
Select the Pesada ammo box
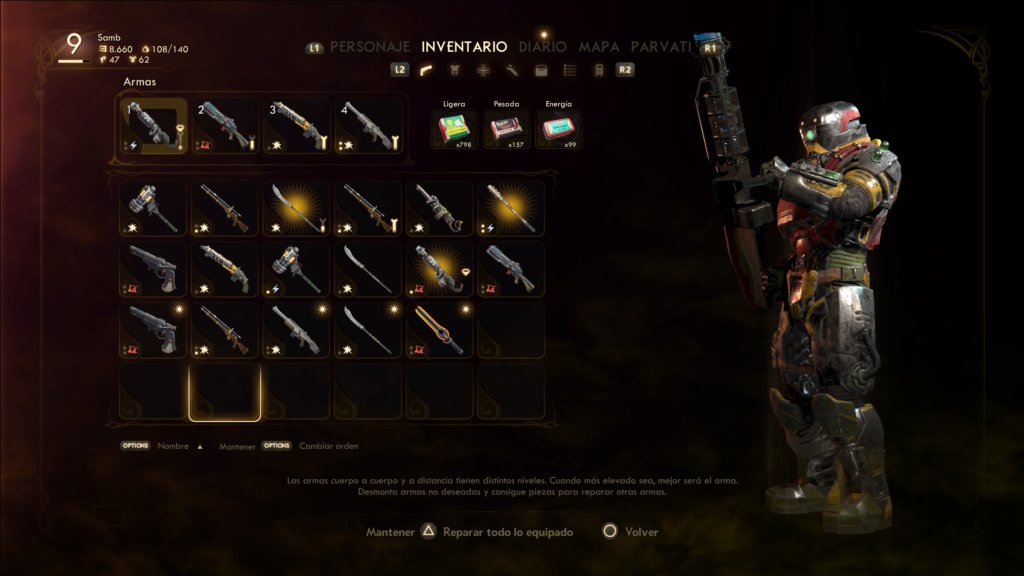[x=507, y=128]
